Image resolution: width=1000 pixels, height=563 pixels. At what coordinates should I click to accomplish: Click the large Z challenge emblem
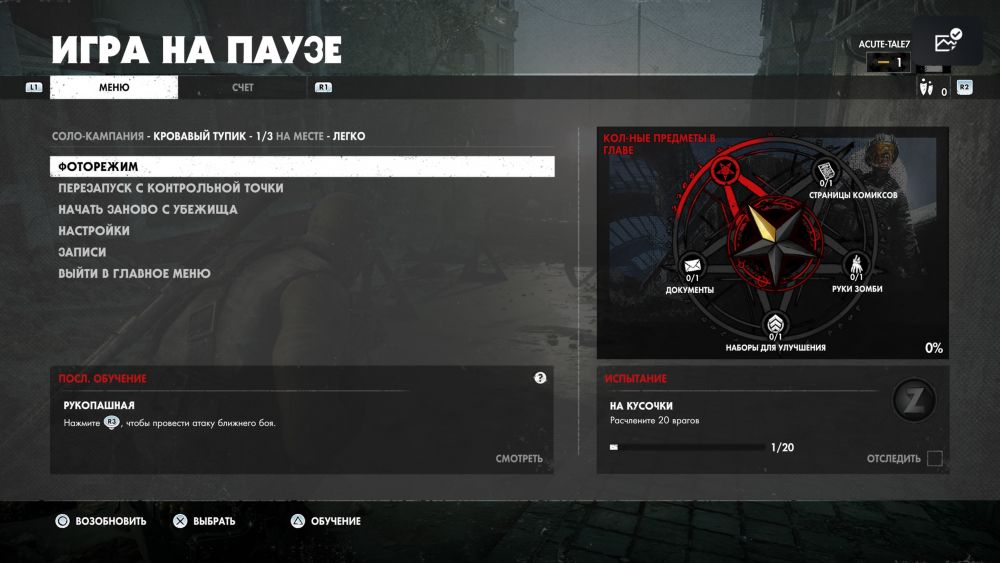tap(913, 401)
